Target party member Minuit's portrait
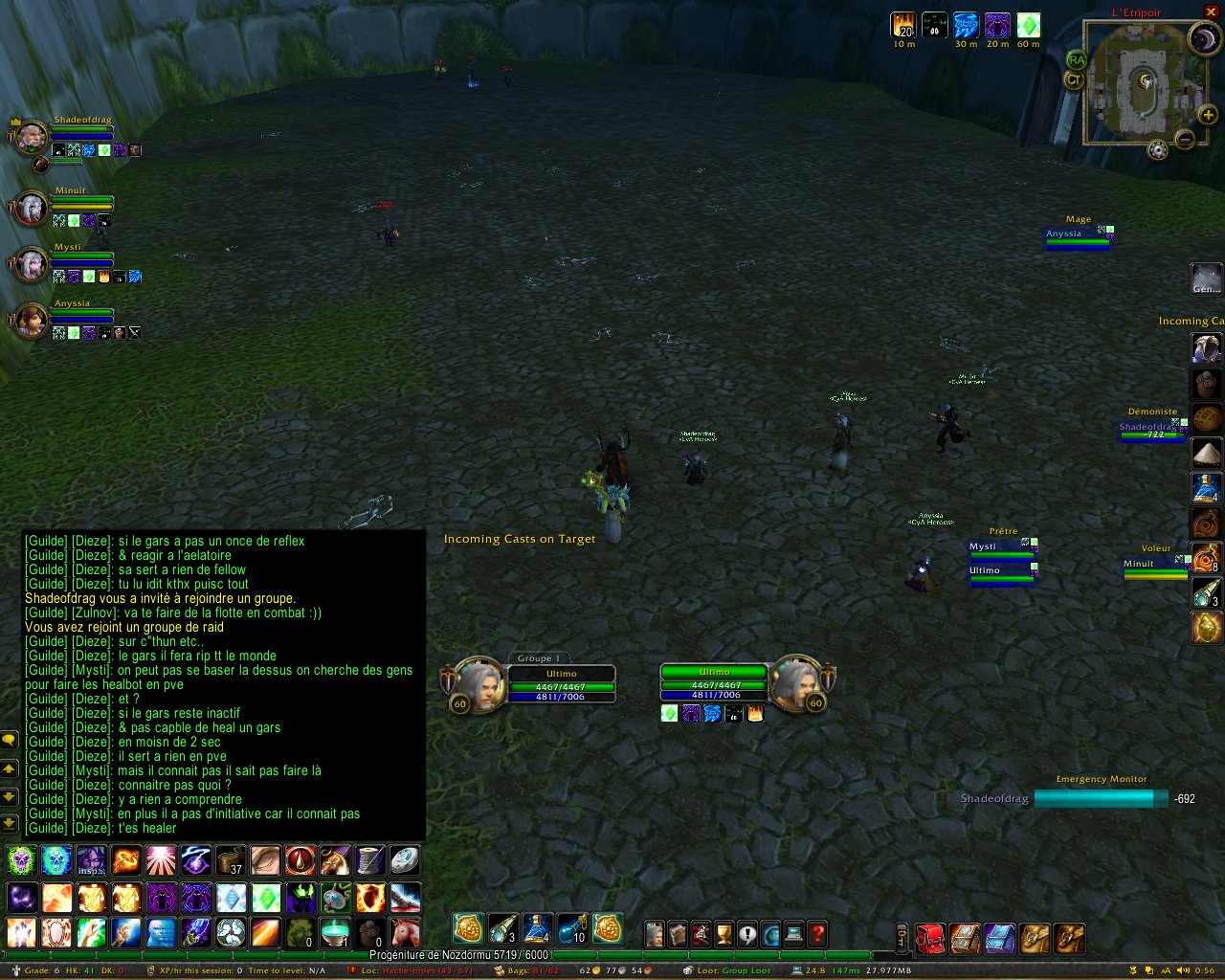This screenshot has height=980, width=1225. (31, 208)
